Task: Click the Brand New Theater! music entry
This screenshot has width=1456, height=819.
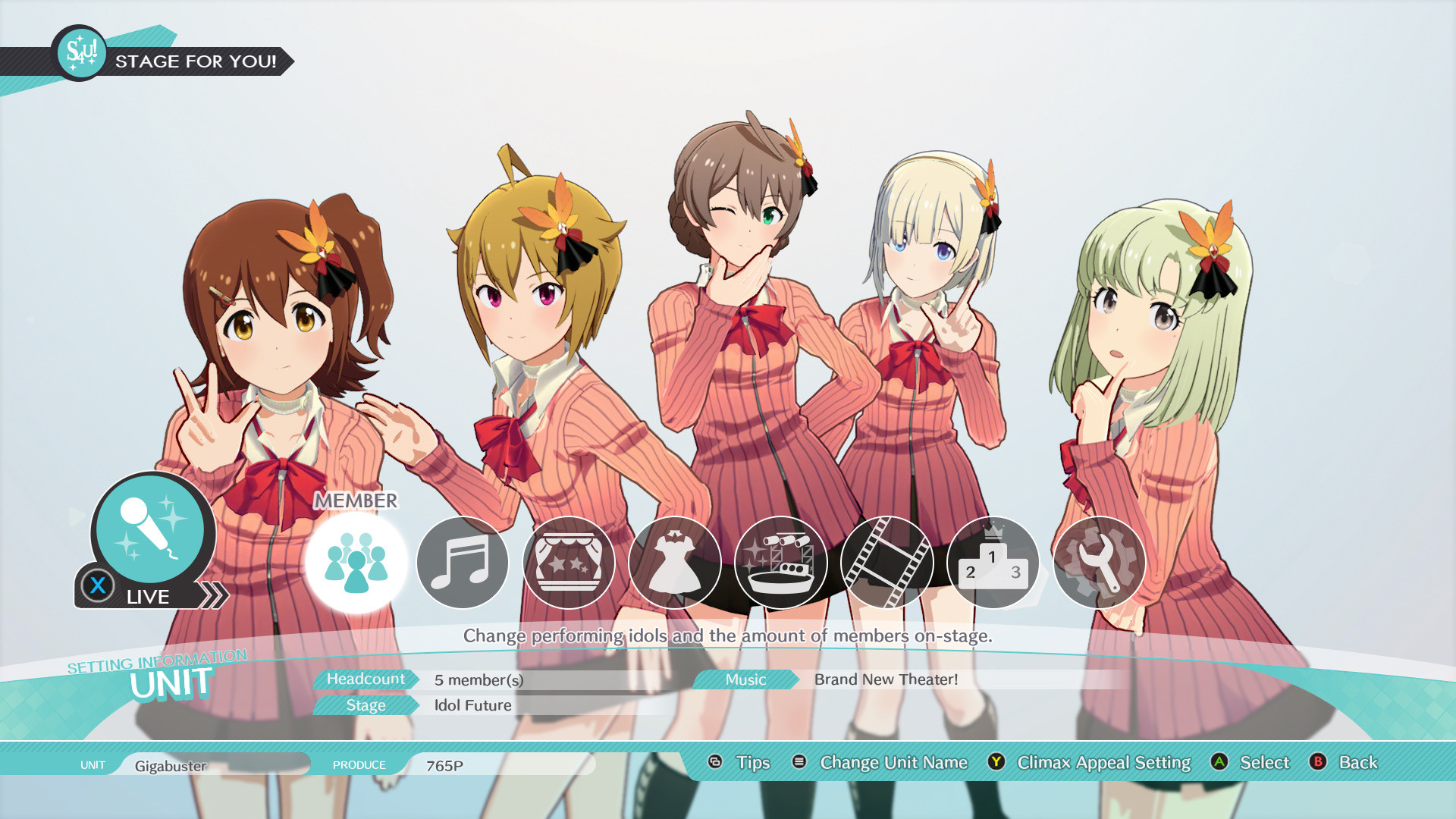Action: [x=885, y=679]
